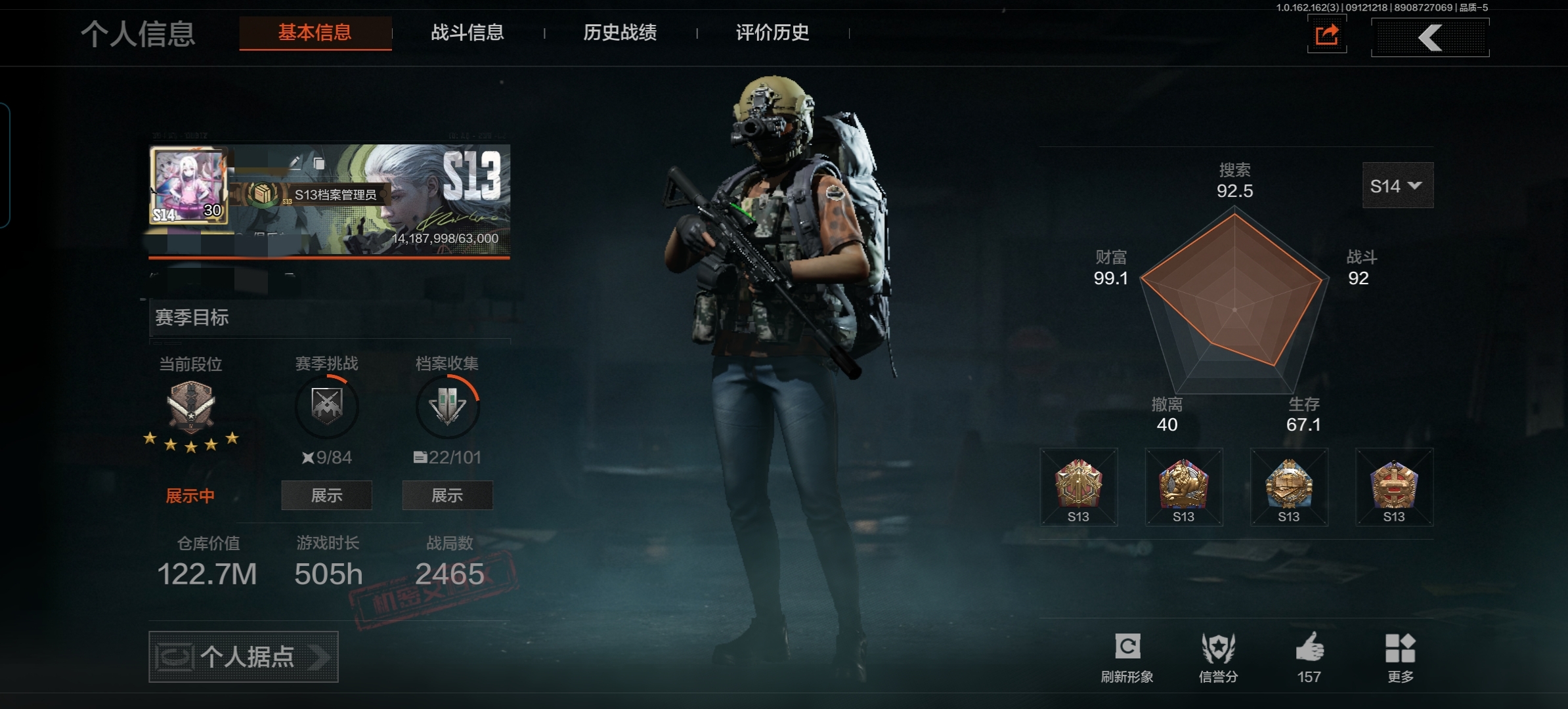This screenshot has height=709, width=1568.
Task: Tap the player avatar portrait
Action: tap(189, 186)
